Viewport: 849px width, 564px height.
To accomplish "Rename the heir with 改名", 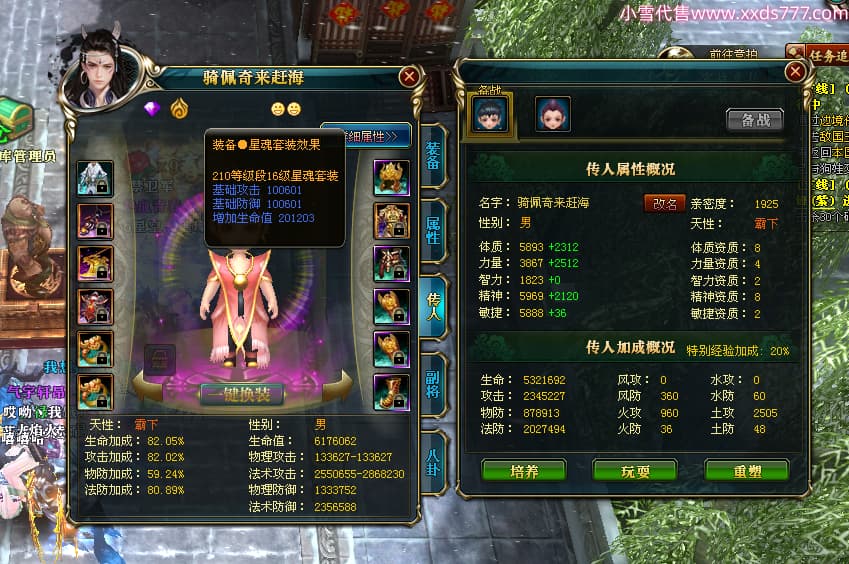I will 664,203.
